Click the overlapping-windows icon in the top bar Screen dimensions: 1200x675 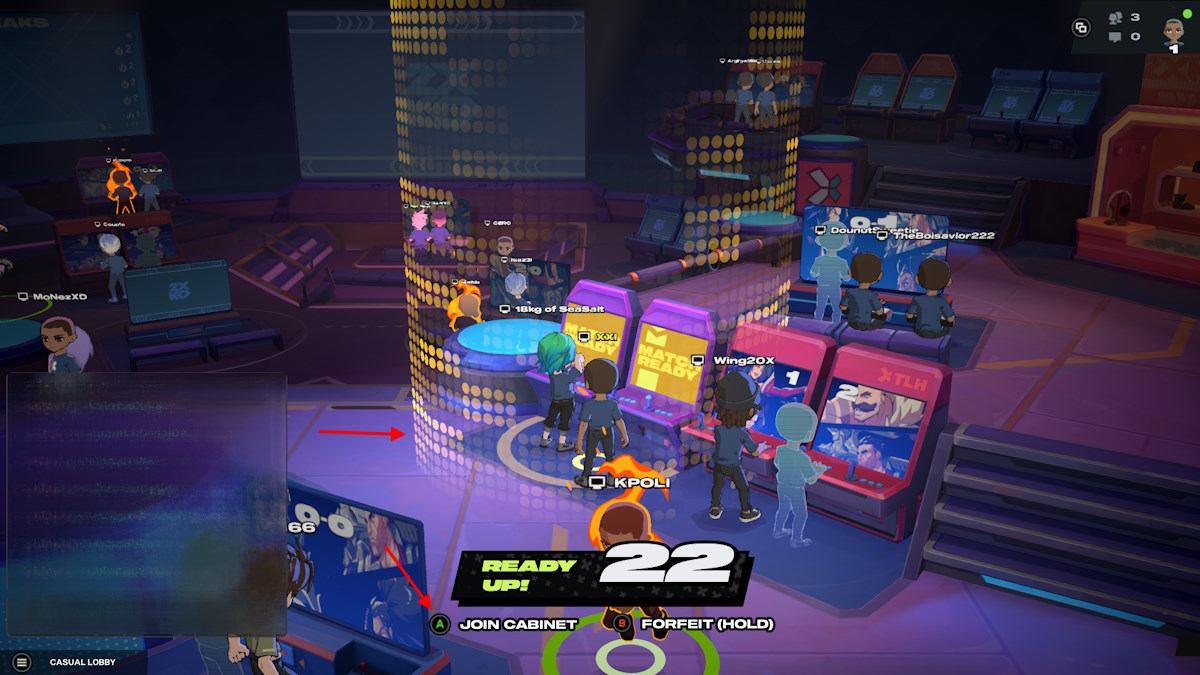pos(1081,28)
